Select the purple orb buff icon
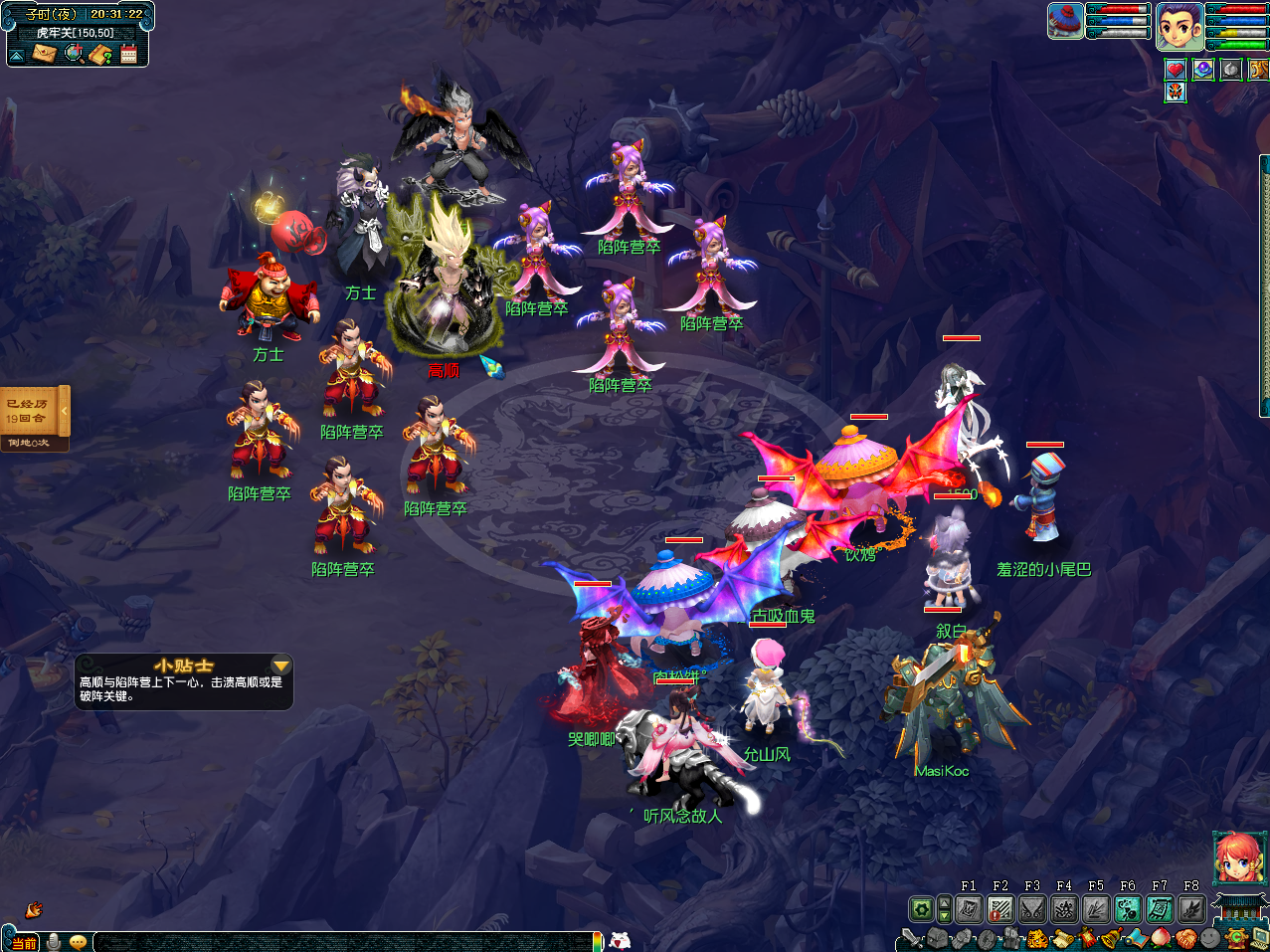 point(1203,70)
